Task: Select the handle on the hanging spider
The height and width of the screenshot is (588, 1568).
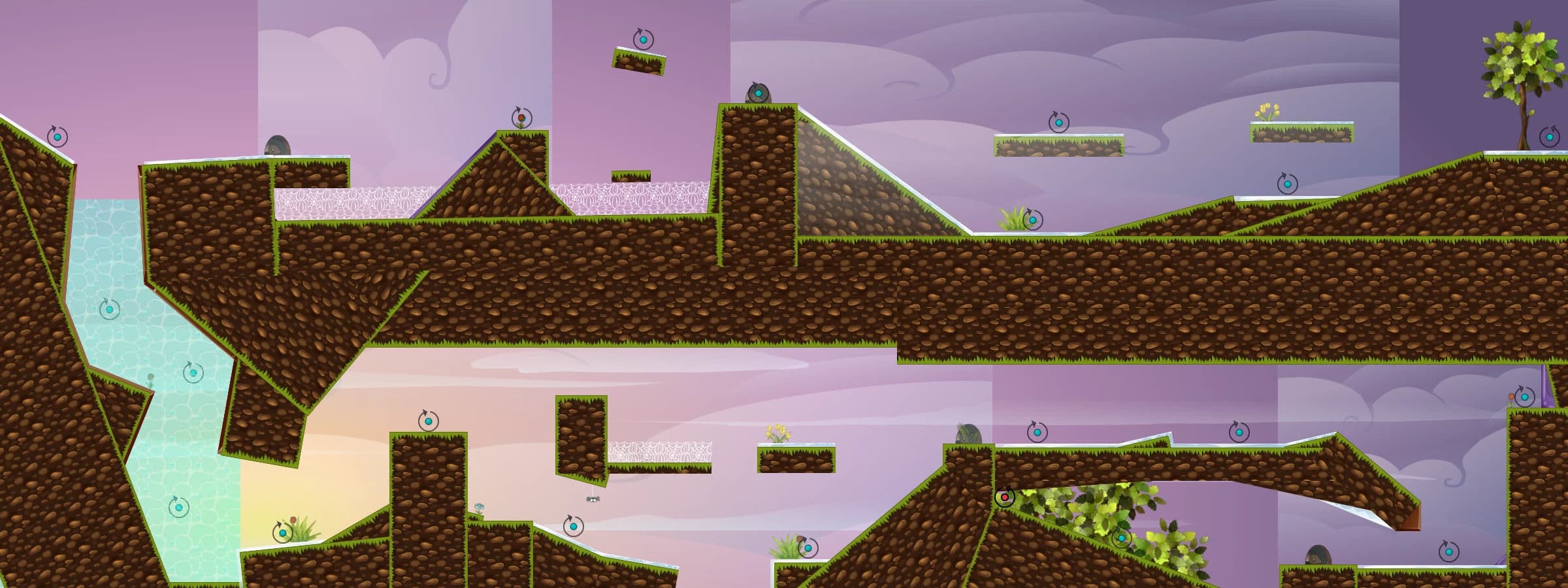Action: click(x=593, y=499)
